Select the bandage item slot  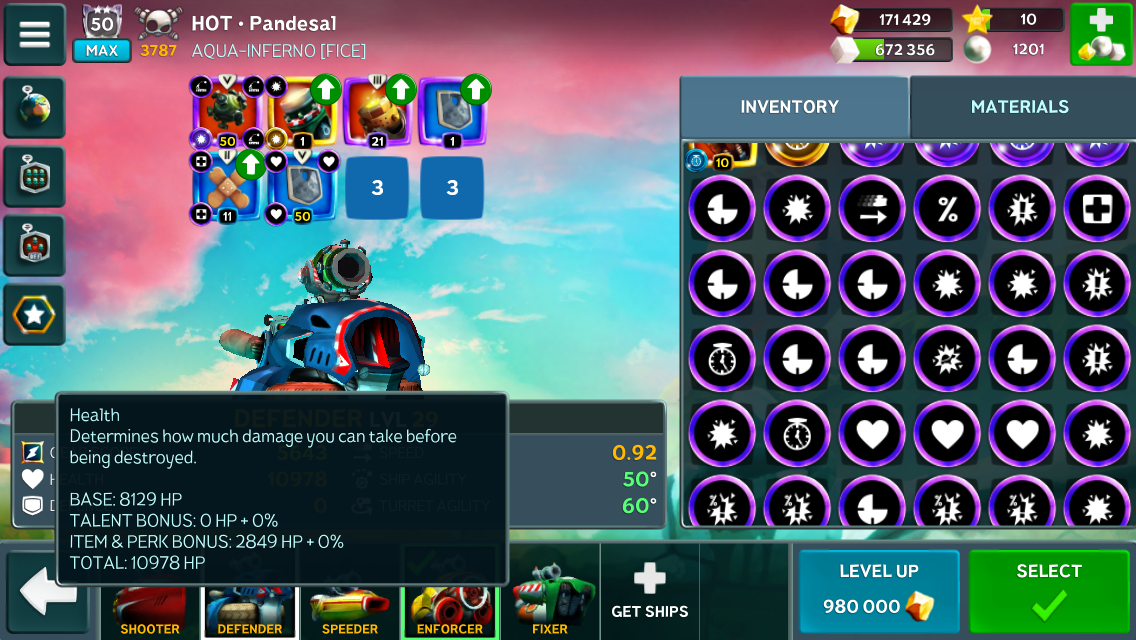[x=227, y=186]
